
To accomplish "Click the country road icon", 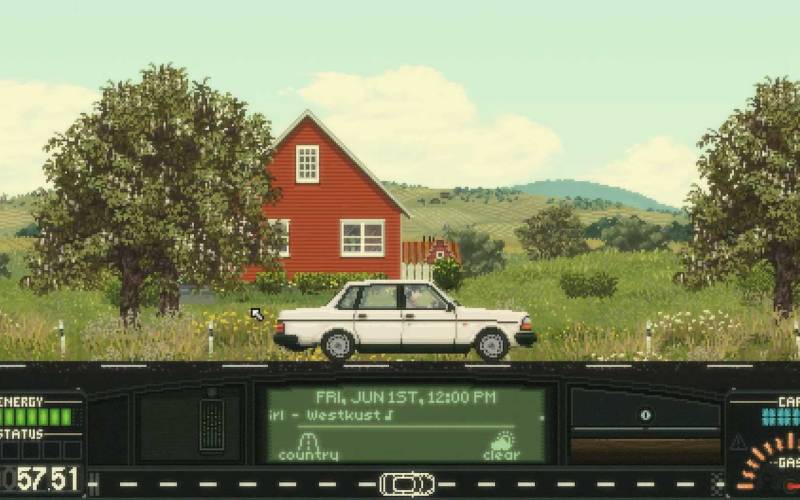I will pyautogui.click(x=308, y=442).
